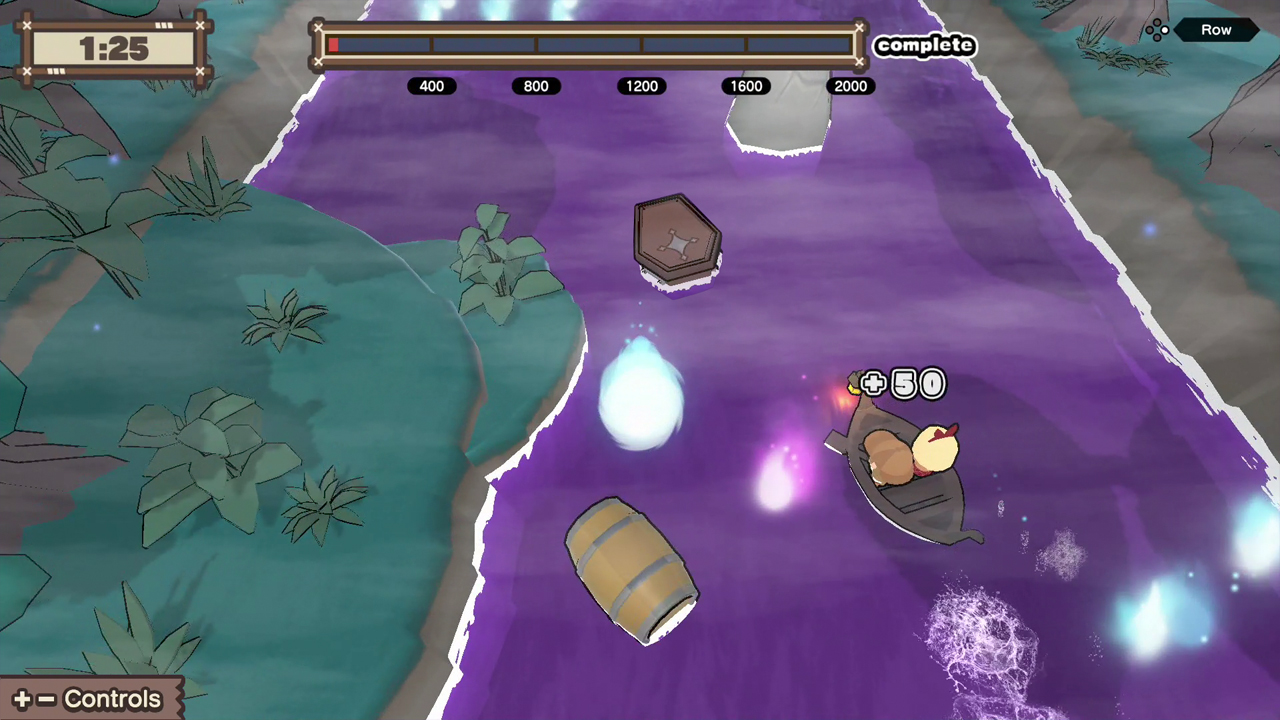Select the 800 milestone marker
The height and width of the screenshot is (720, 1280).
(x=536, y=86)
